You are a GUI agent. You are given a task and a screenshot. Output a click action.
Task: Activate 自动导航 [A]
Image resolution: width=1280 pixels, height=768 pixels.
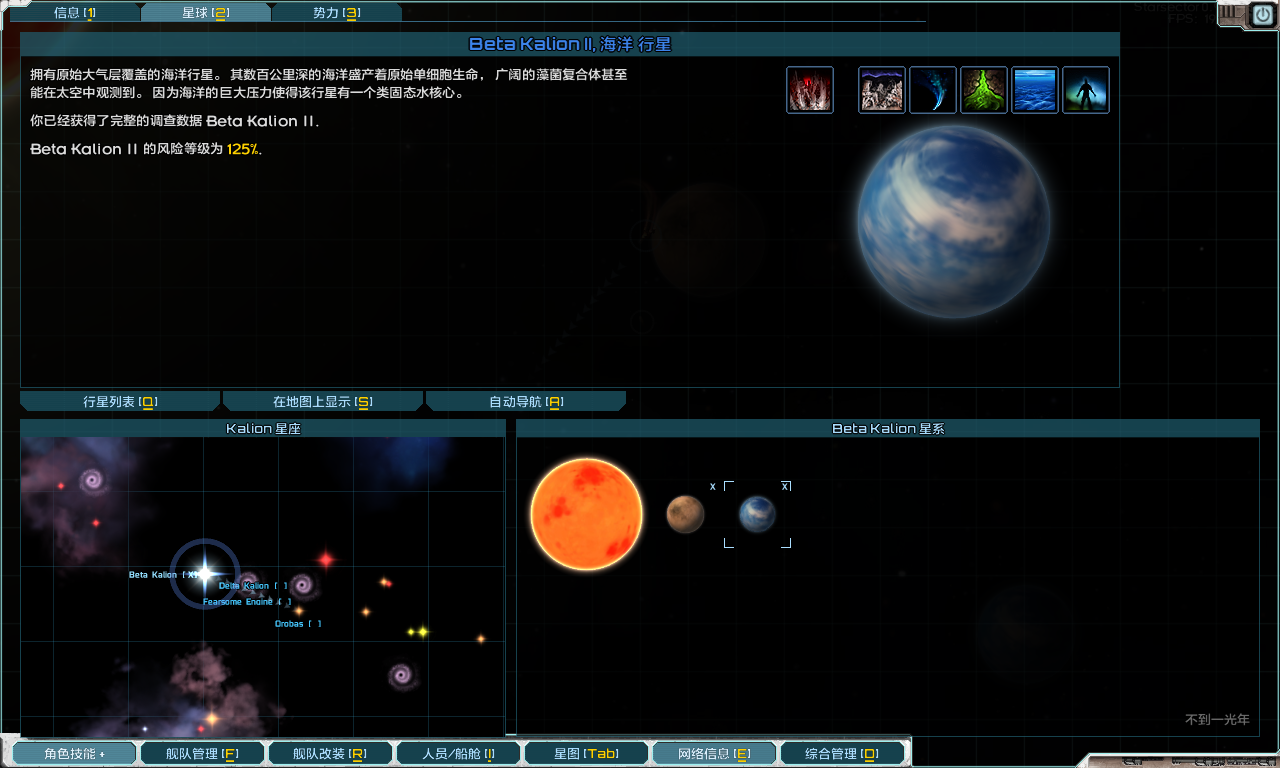pyautogui.click(x=525, y=400)
